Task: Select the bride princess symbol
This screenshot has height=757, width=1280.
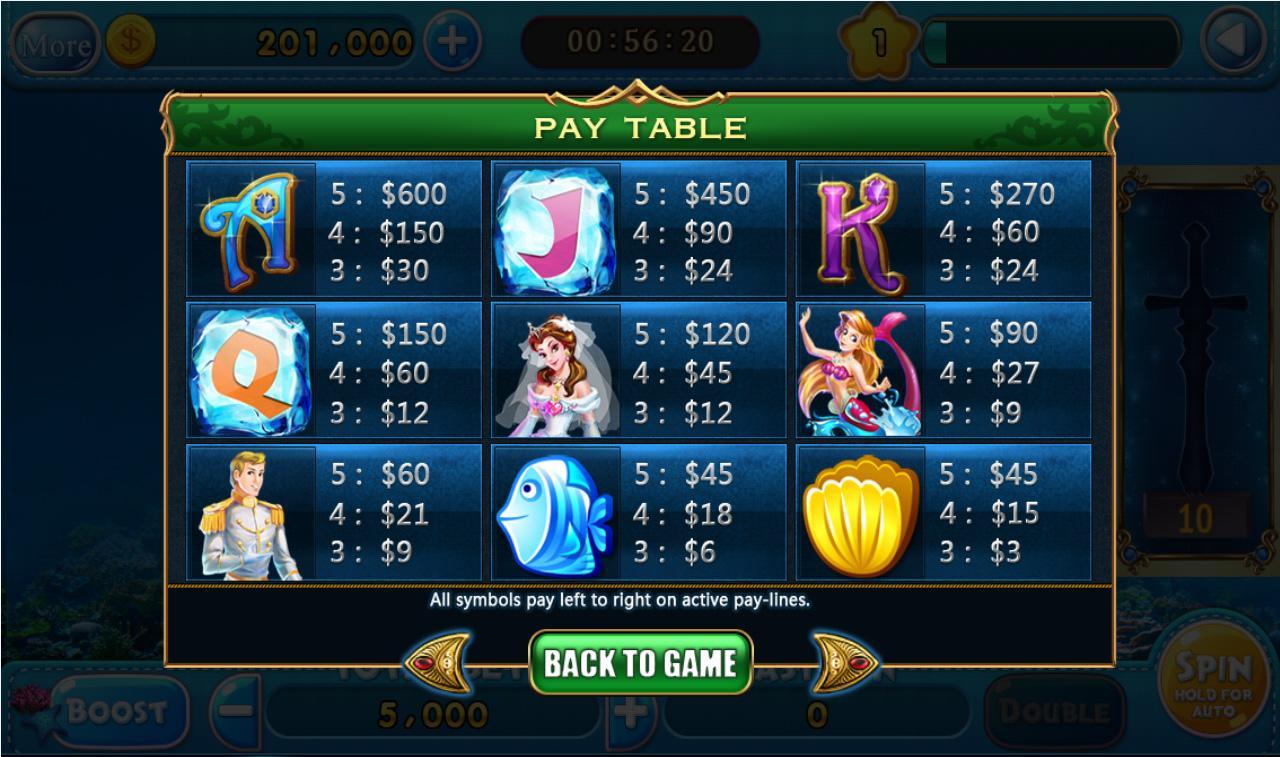Action: click(x=557, y=370)
